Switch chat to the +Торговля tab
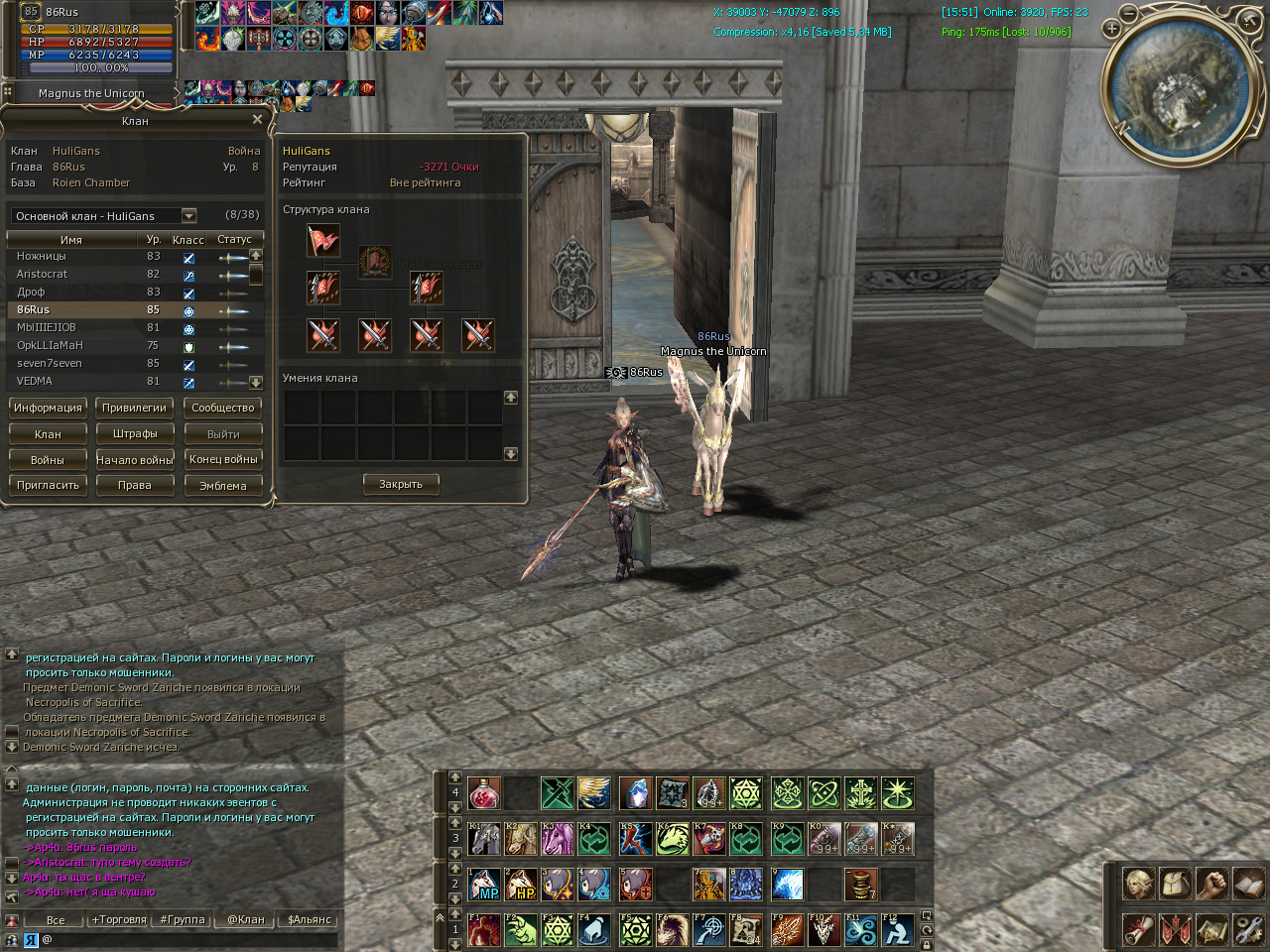The width and height of the screenshot is (1270, 952). (x=119, y=919)
